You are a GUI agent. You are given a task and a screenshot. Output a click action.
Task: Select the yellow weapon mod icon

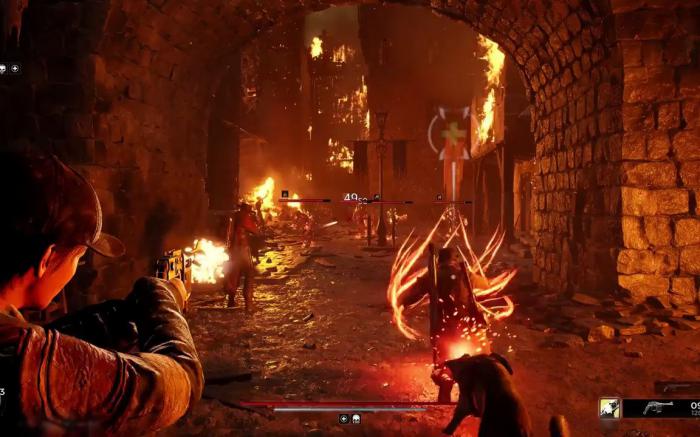pyautogui.click(x=609, y=408)
